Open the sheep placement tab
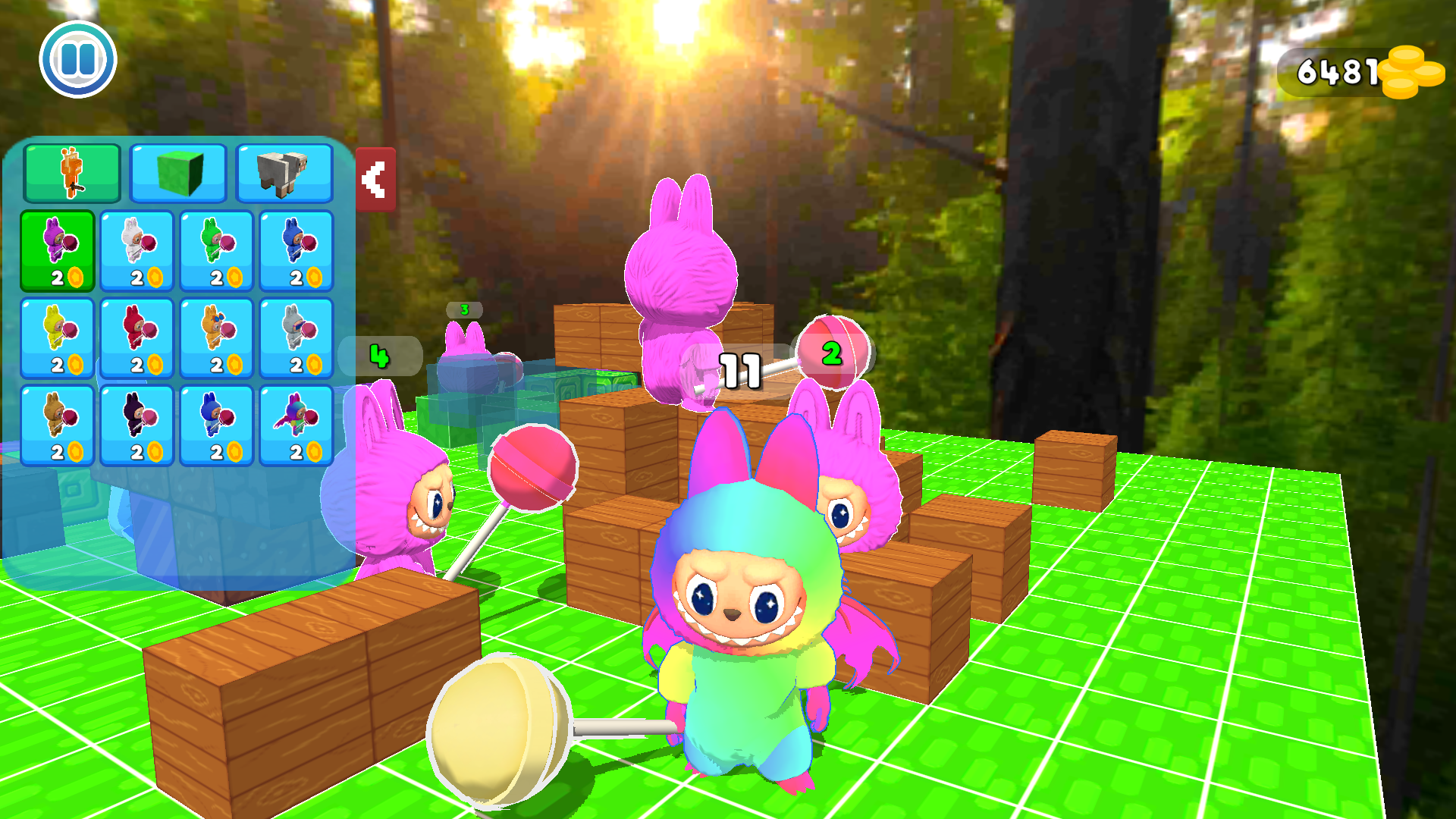 click(x=284, y=173)
